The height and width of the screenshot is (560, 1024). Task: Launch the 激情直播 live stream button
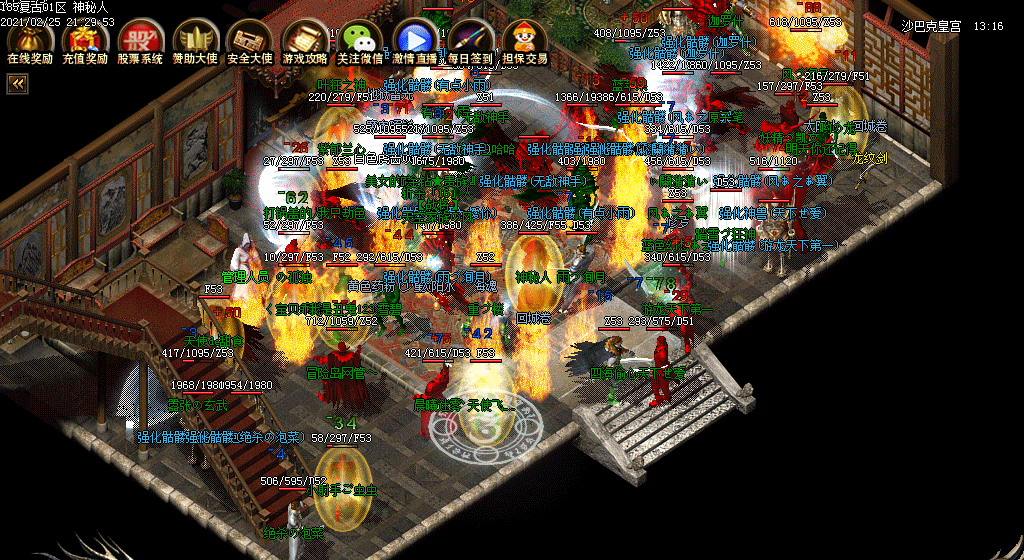pos(415,40)
